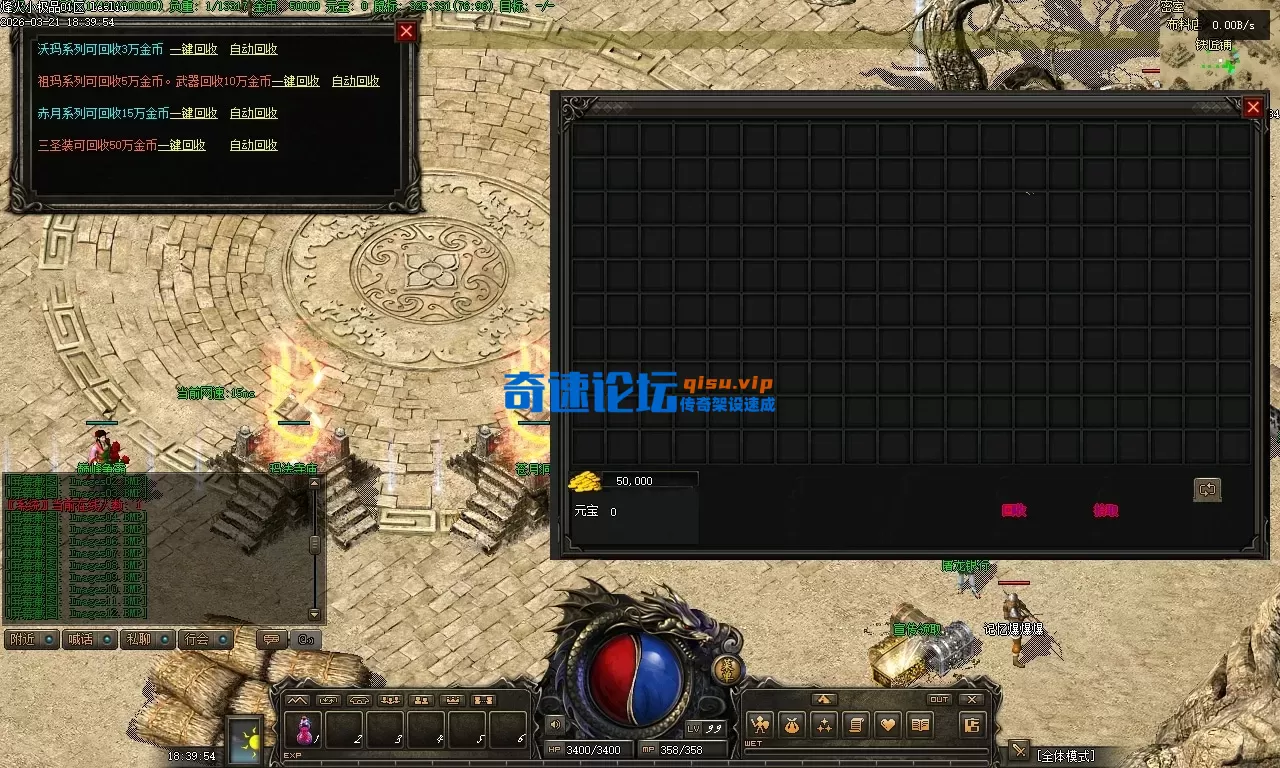Open the character equipment icon
Viewport: 1280px width, 768px height.
(760, 725)
